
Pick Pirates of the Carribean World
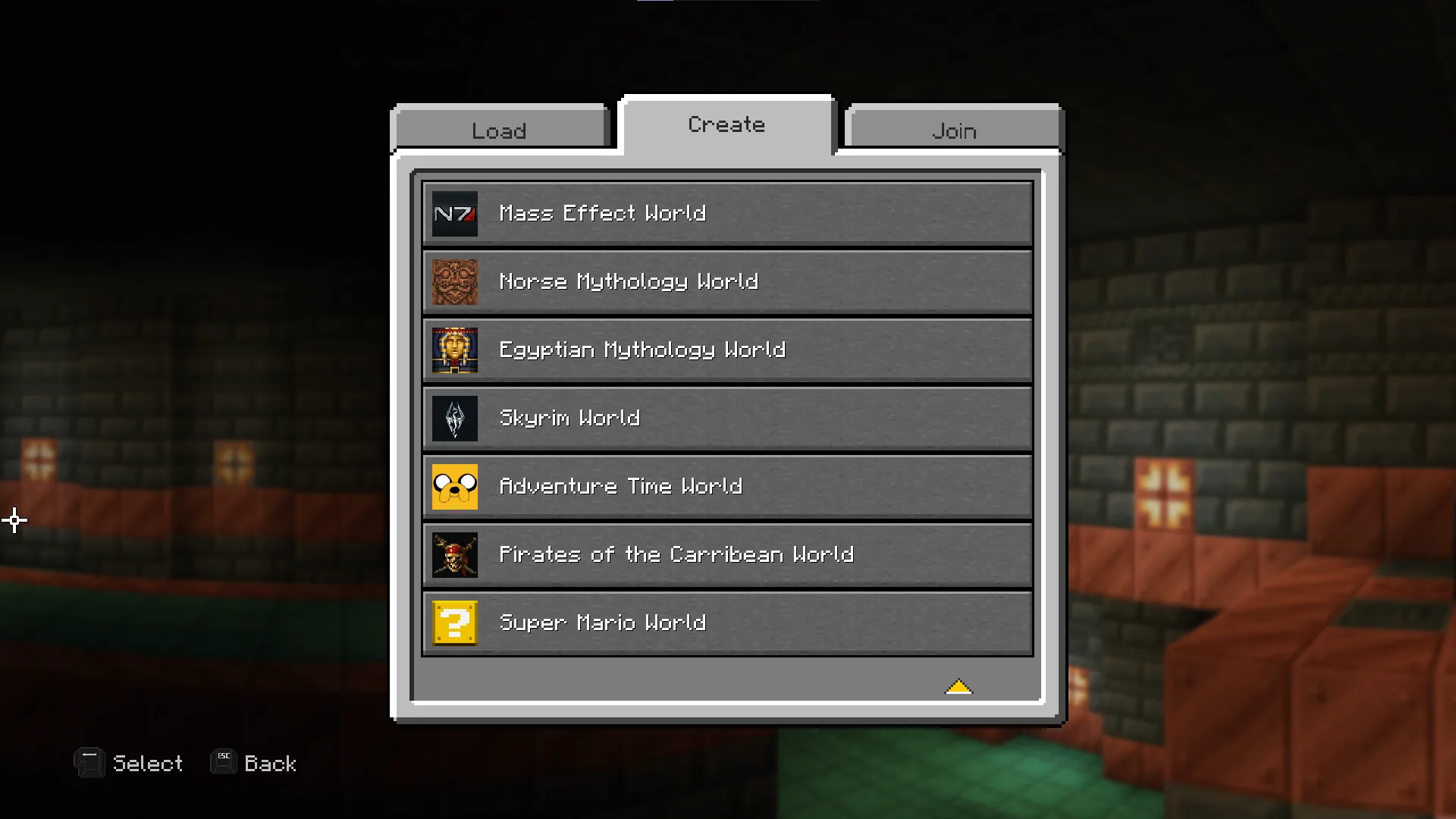726,554
